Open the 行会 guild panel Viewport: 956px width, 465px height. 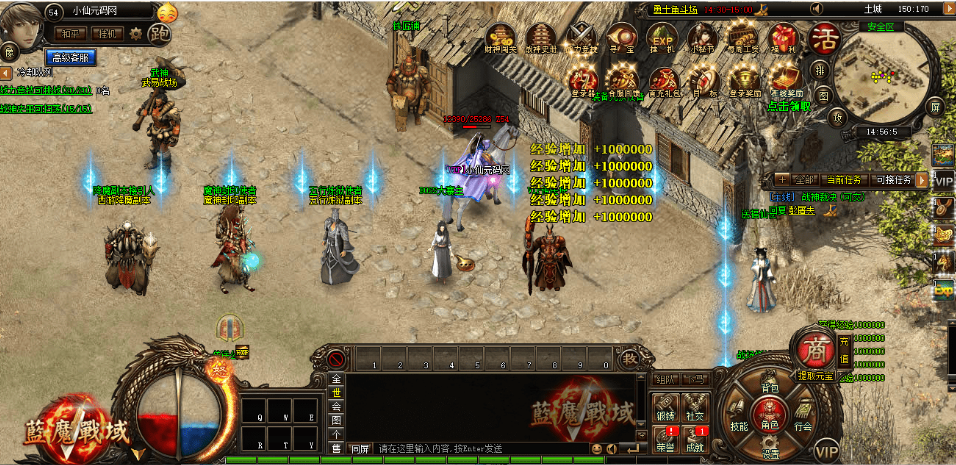802,424
